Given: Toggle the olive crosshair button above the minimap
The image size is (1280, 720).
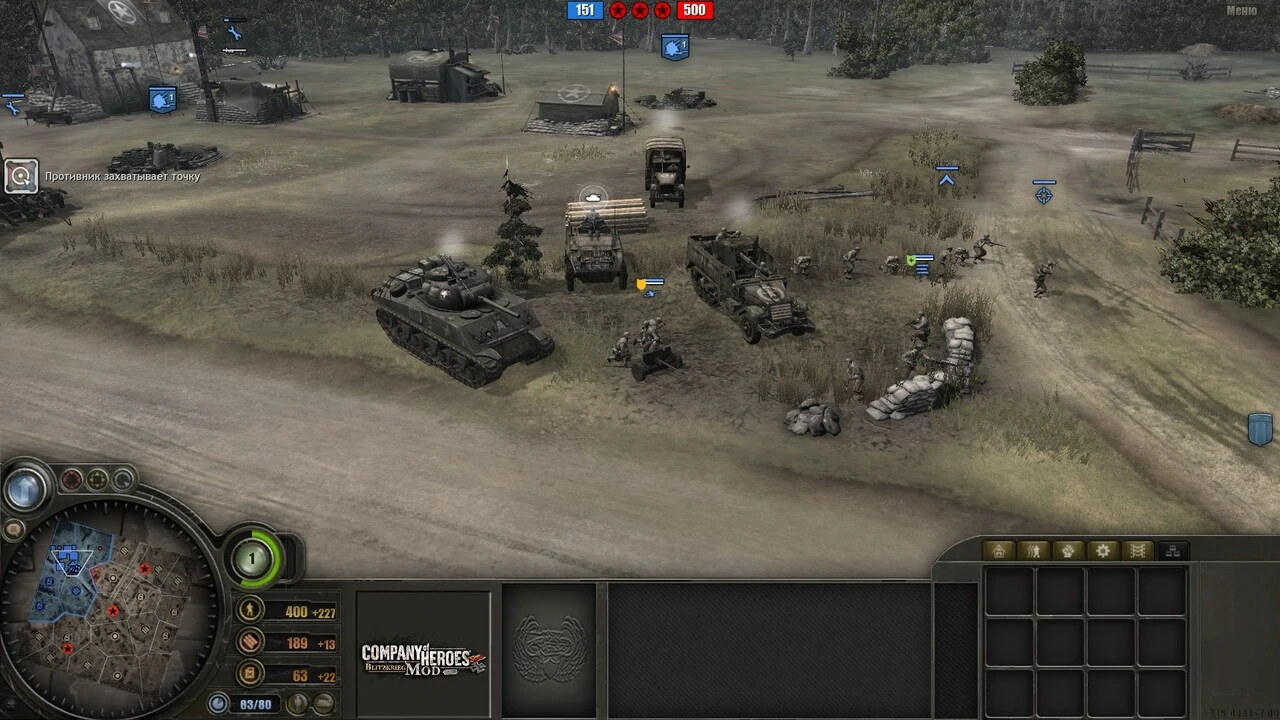Looking at the screenshot, I should [96, 479].
